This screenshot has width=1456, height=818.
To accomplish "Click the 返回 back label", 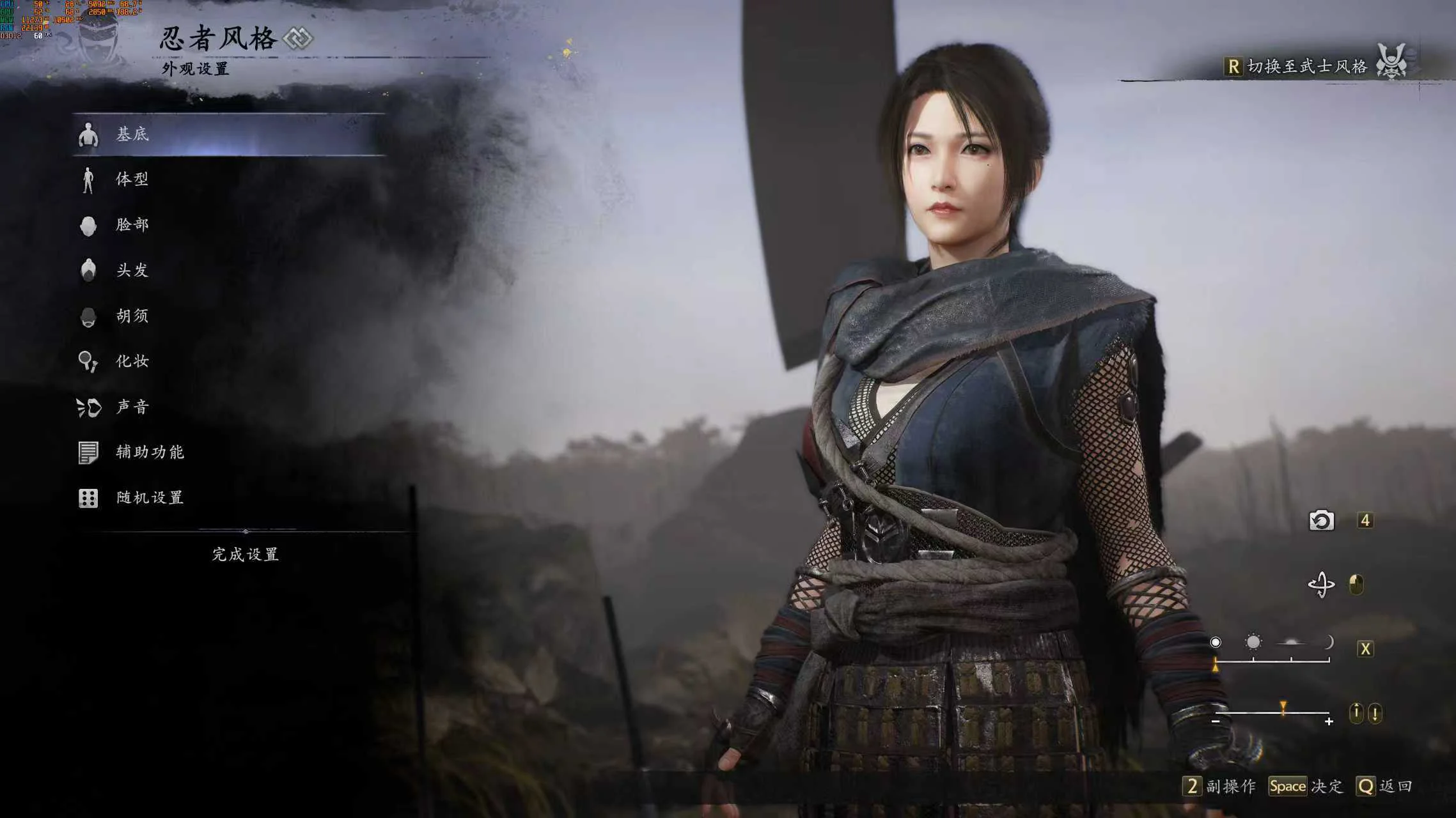I will (x=1395, y=786).
